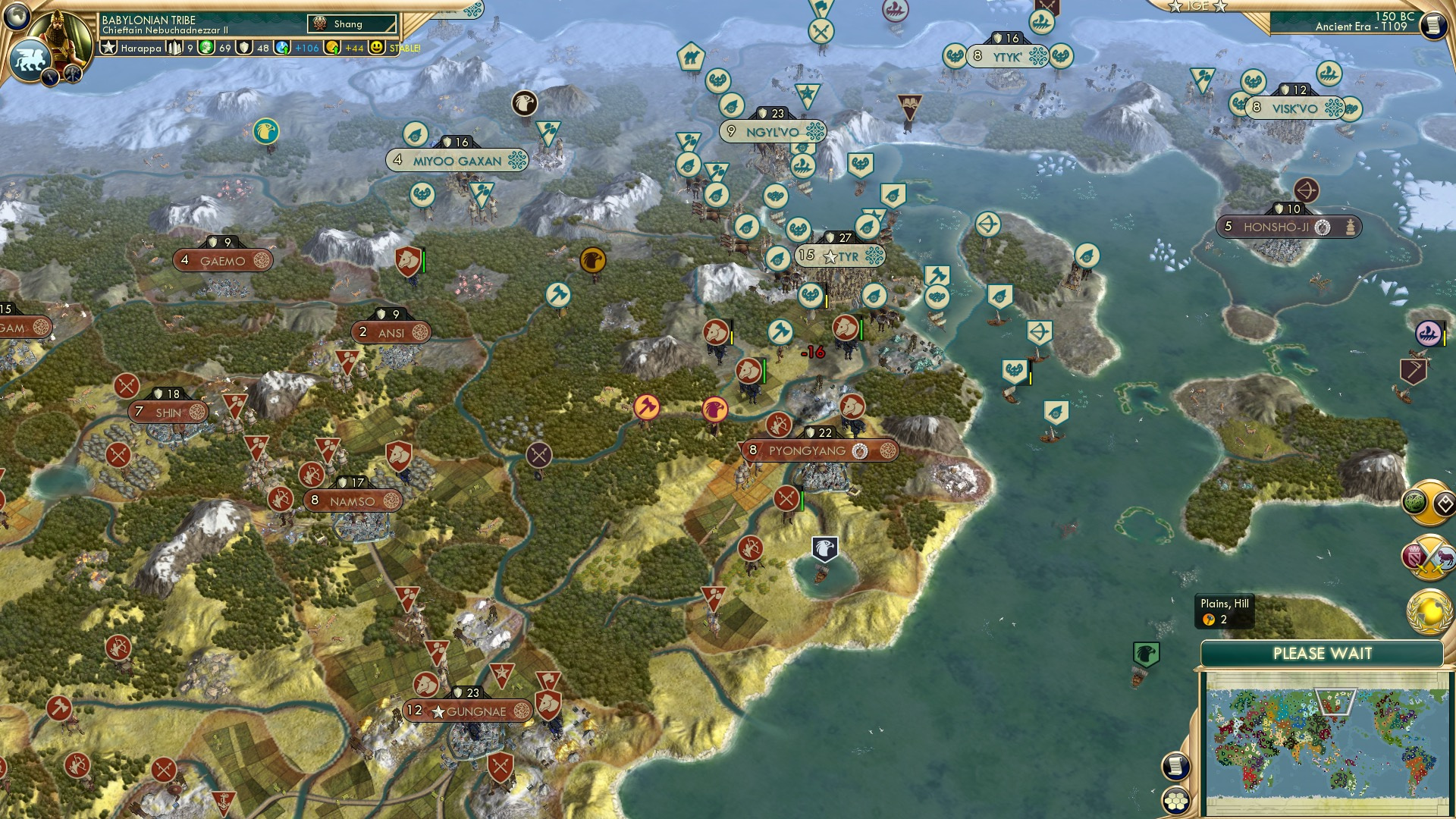Image resolution: width=1456 pixels, height=819 pixels.
Task: Click the green culture indicator showing 69
Action: (207, 49)
